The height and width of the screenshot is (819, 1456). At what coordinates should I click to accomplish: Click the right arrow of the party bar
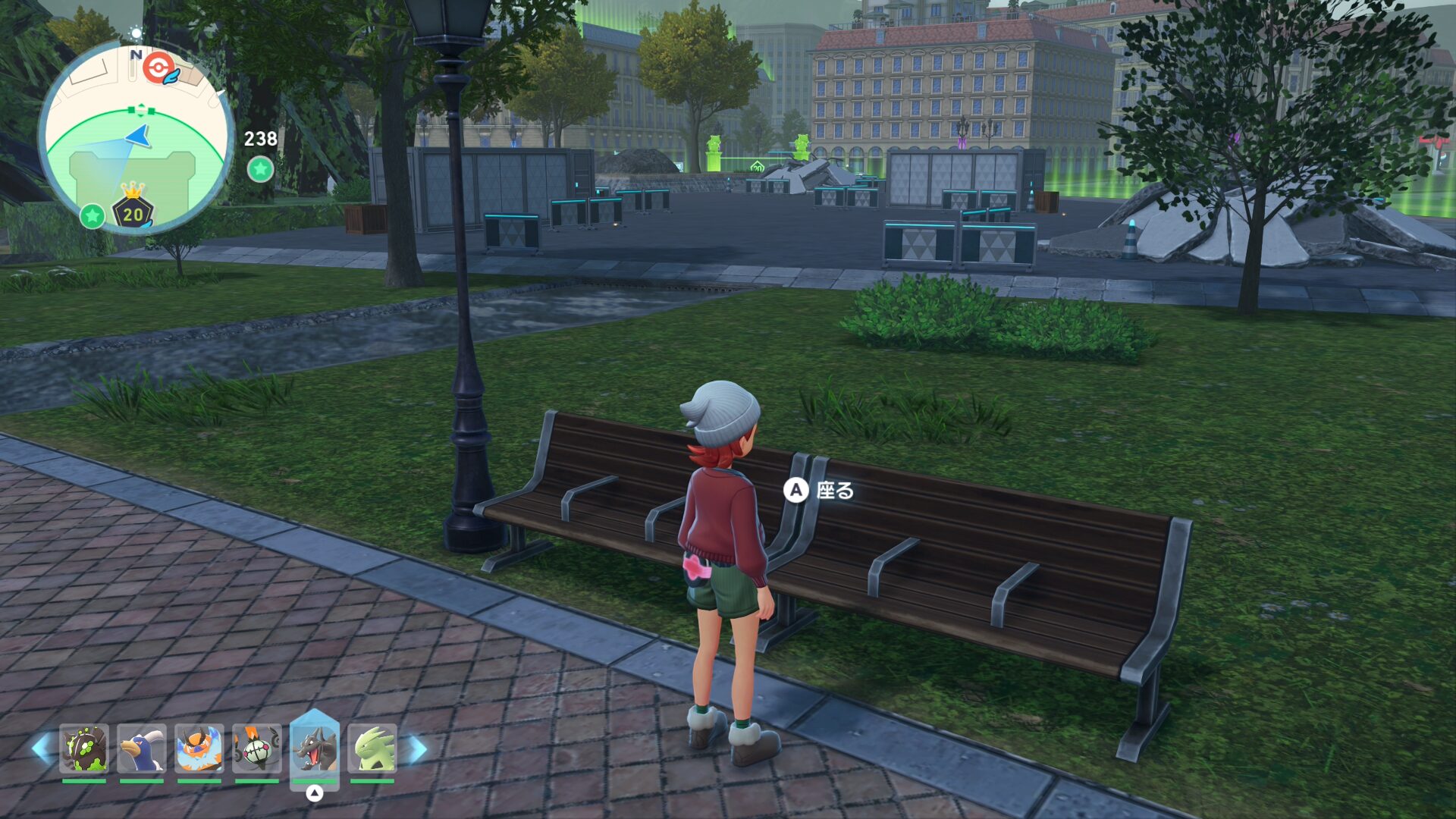pos(416,748)
